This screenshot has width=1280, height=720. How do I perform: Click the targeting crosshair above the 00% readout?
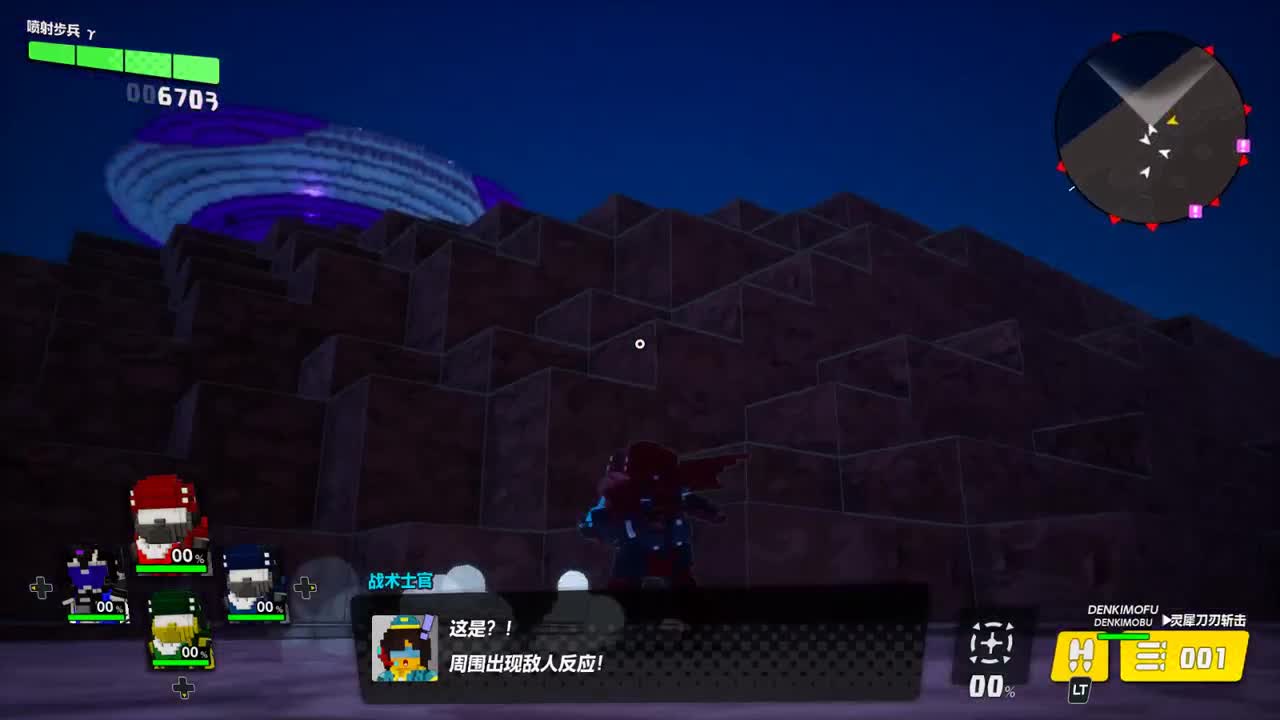[991, 645]
